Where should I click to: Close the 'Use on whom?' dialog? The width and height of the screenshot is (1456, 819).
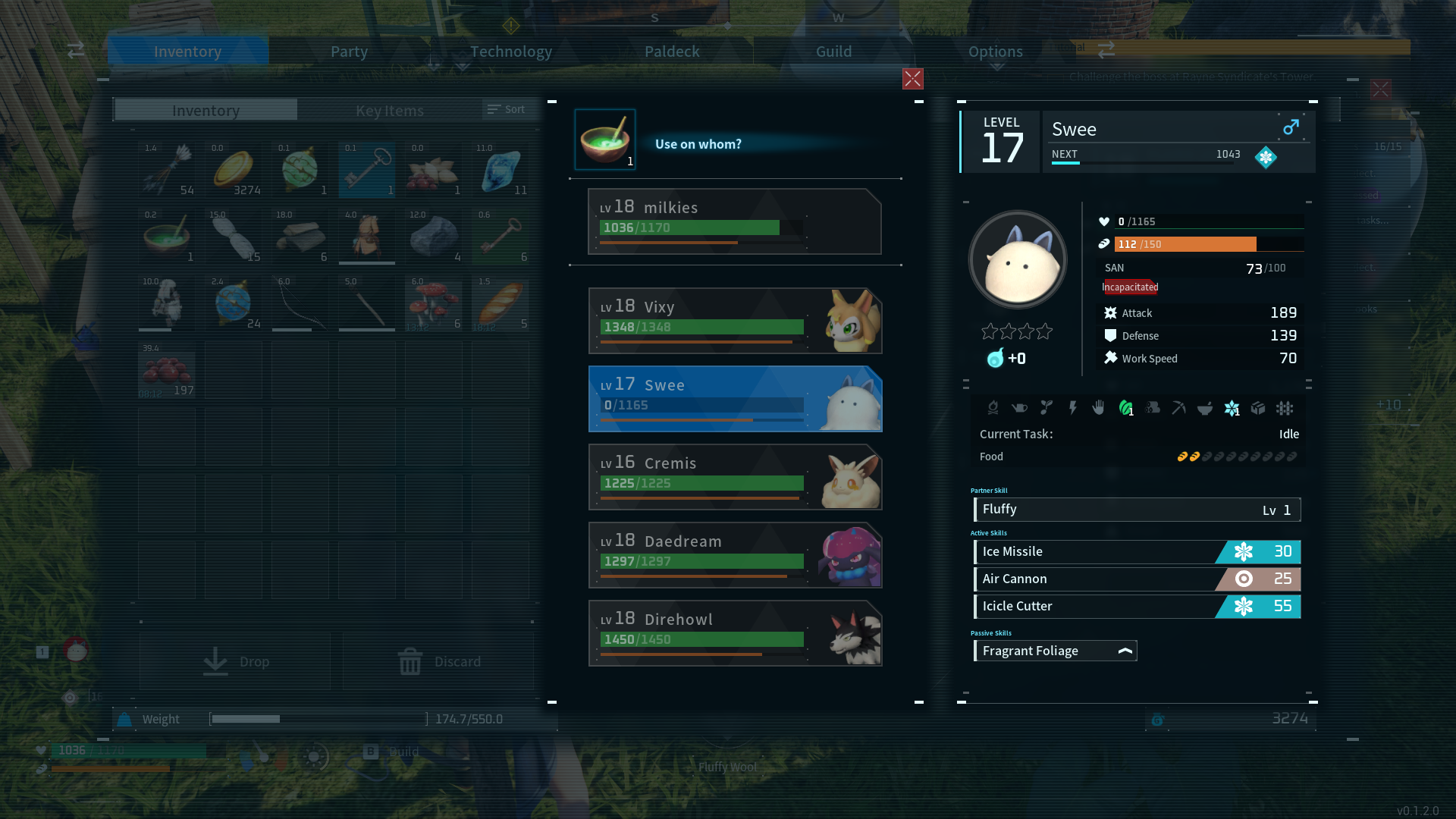coord(912,79)
